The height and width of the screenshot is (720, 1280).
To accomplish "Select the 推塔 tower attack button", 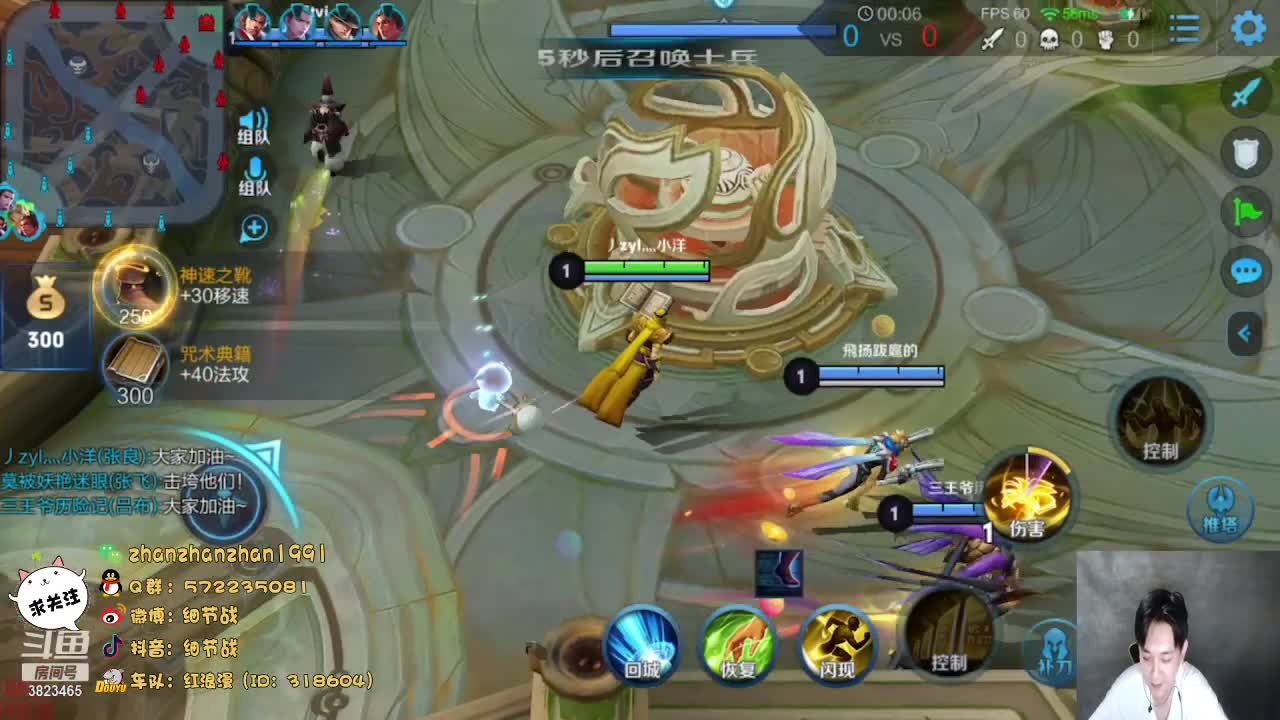I will point(1220,506).
